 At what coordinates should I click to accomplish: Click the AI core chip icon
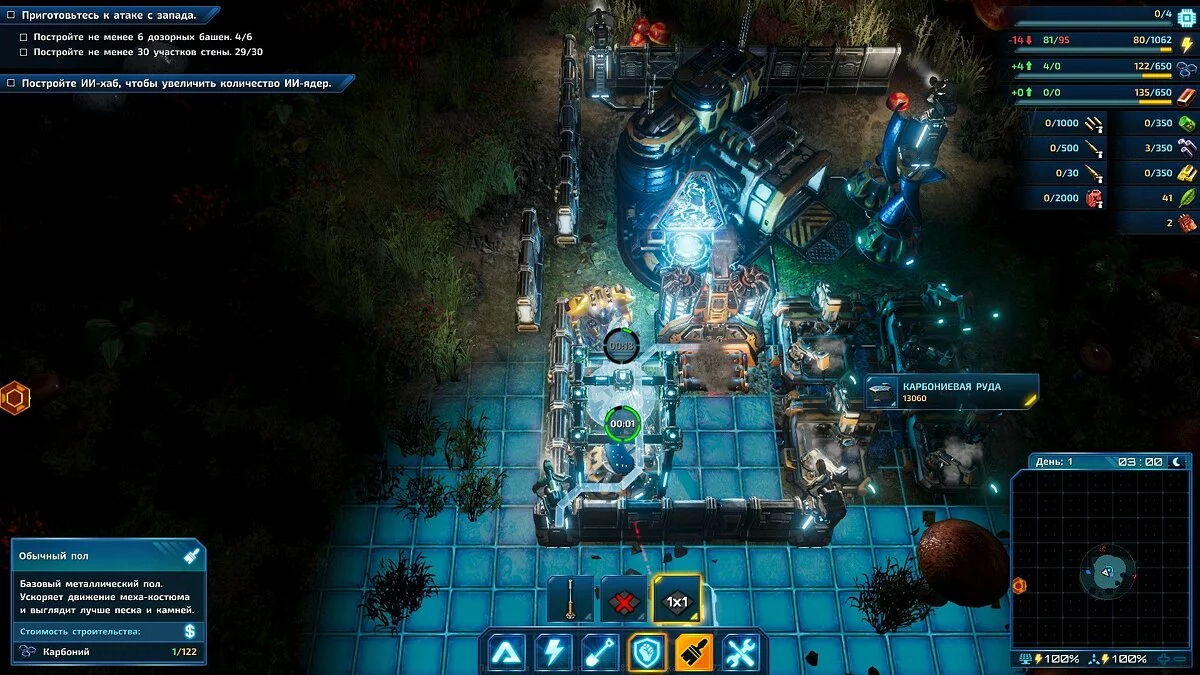[1187, 15]
